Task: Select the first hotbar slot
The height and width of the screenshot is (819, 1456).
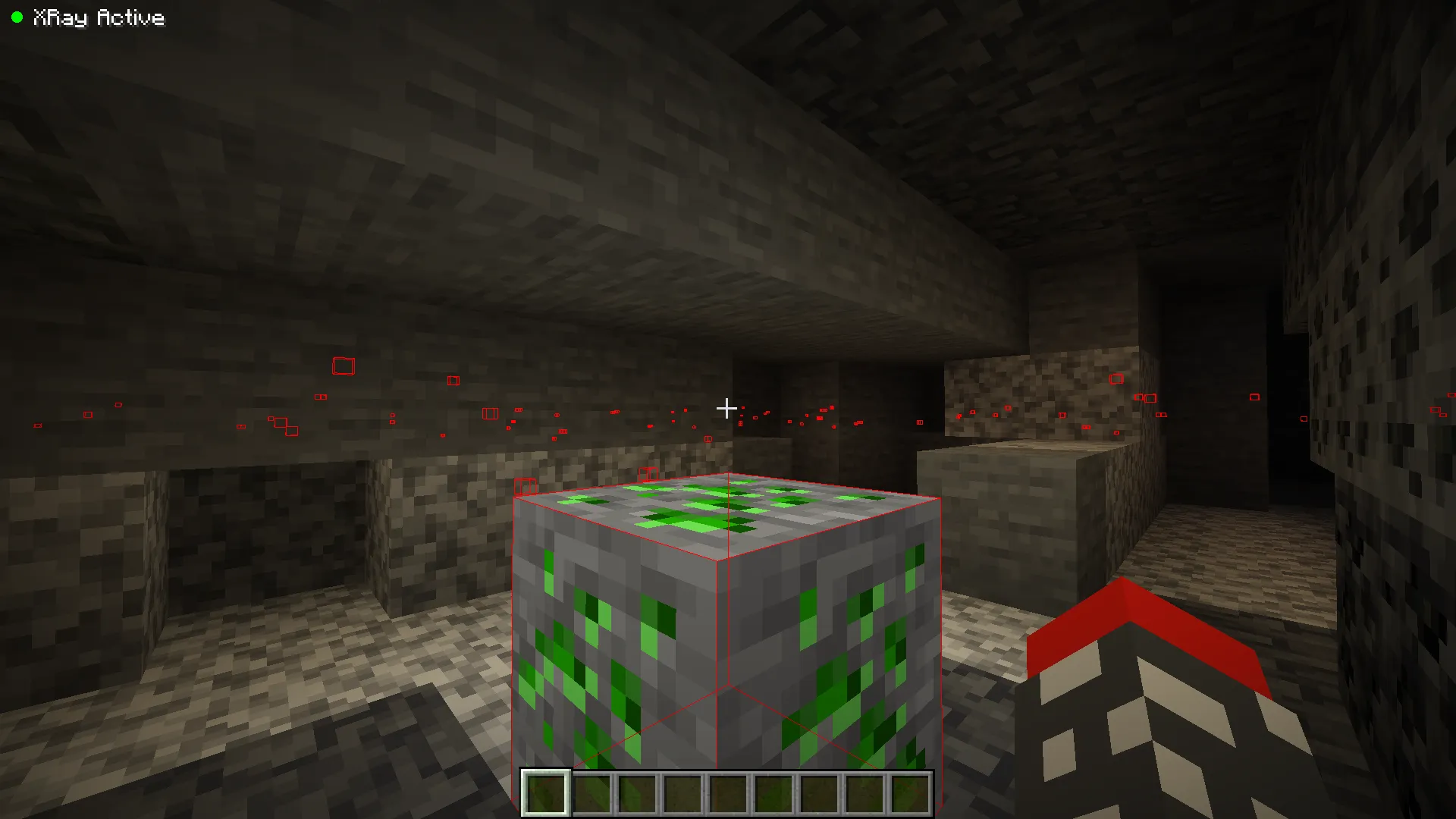Action: (544, 795)
